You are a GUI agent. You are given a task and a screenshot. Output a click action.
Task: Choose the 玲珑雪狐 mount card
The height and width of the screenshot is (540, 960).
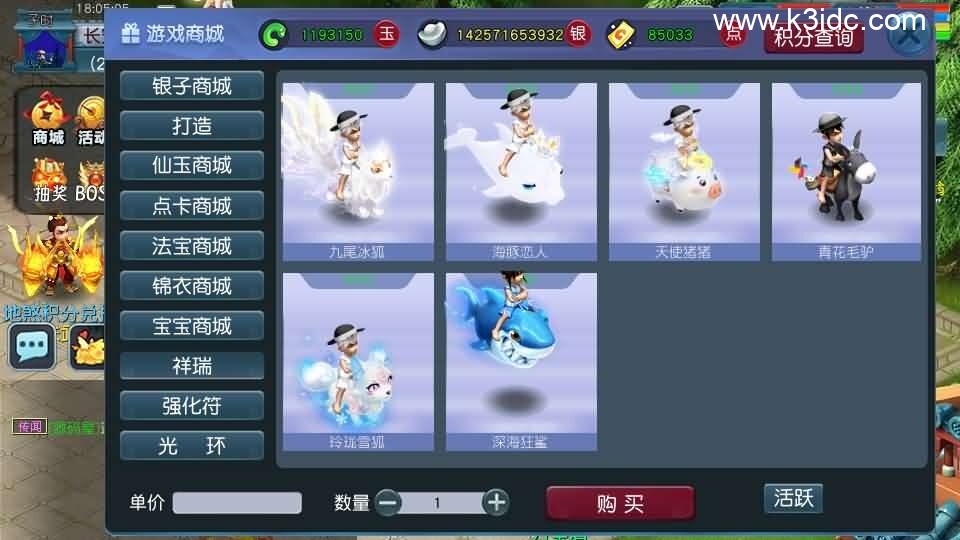point(358,362)
